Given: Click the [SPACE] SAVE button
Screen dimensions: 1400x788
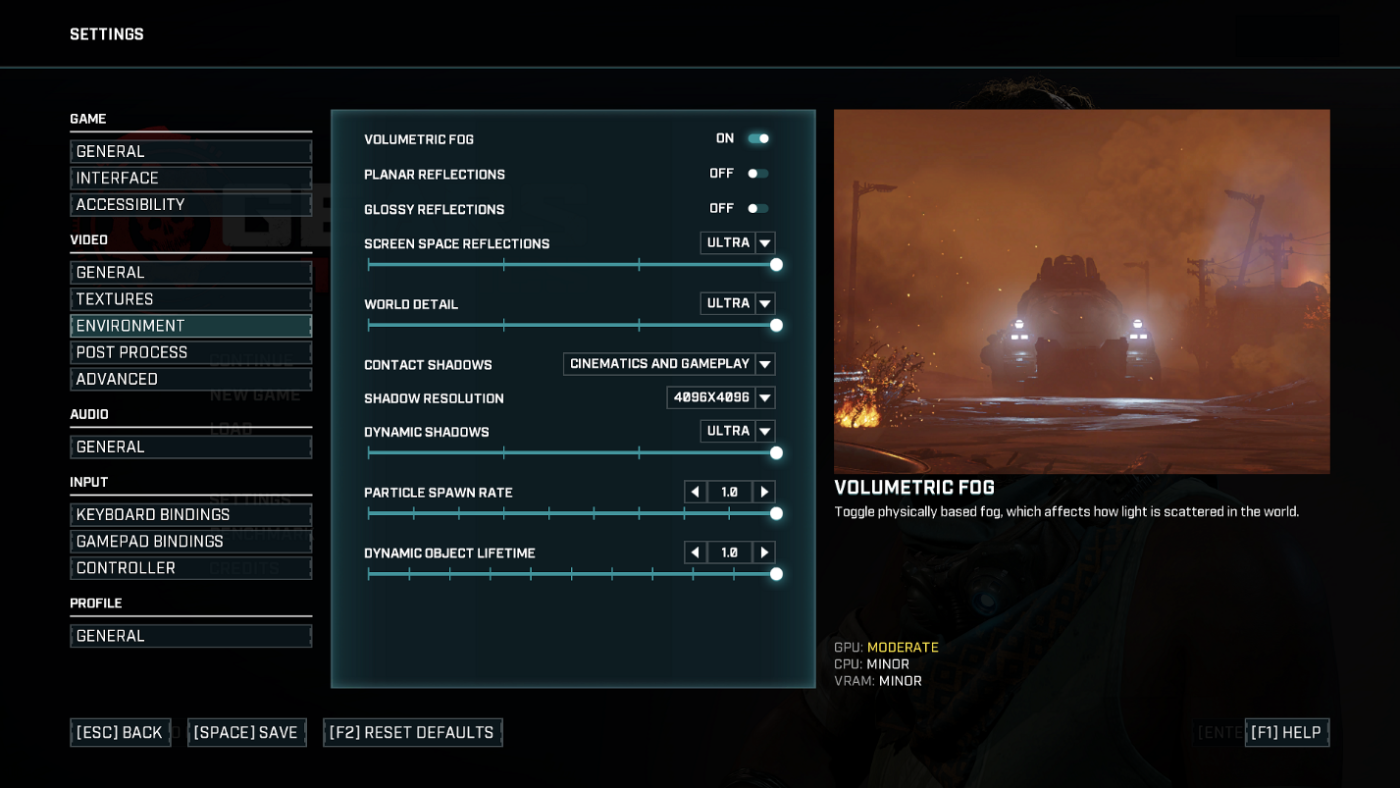Looking at the screenshot, I should pyautogui.click(x=247, y=732).
